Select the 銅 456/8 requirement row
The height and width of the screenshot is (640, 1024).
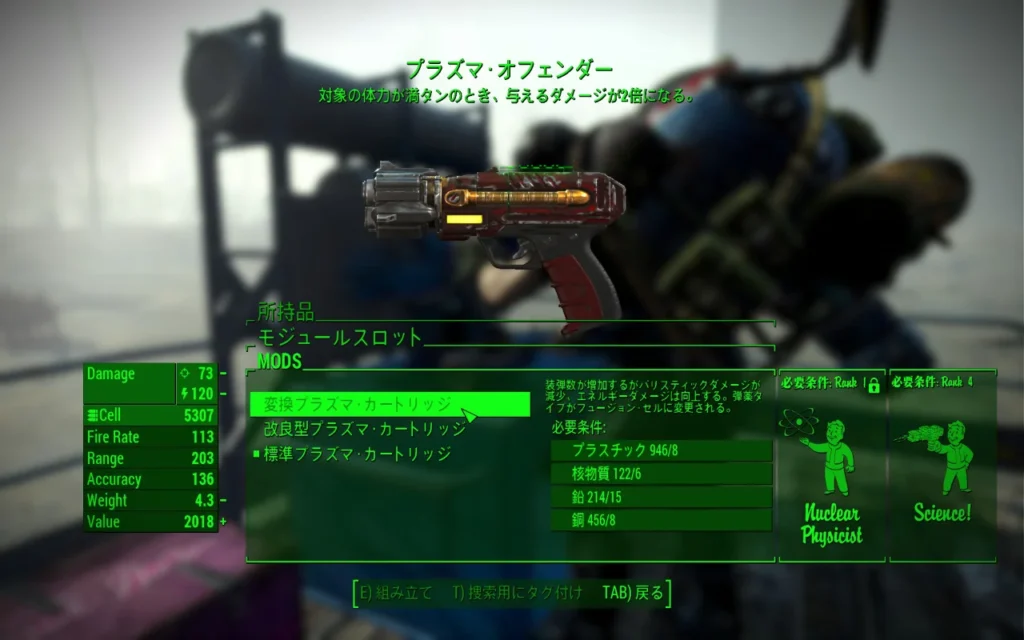coord(661,520)
